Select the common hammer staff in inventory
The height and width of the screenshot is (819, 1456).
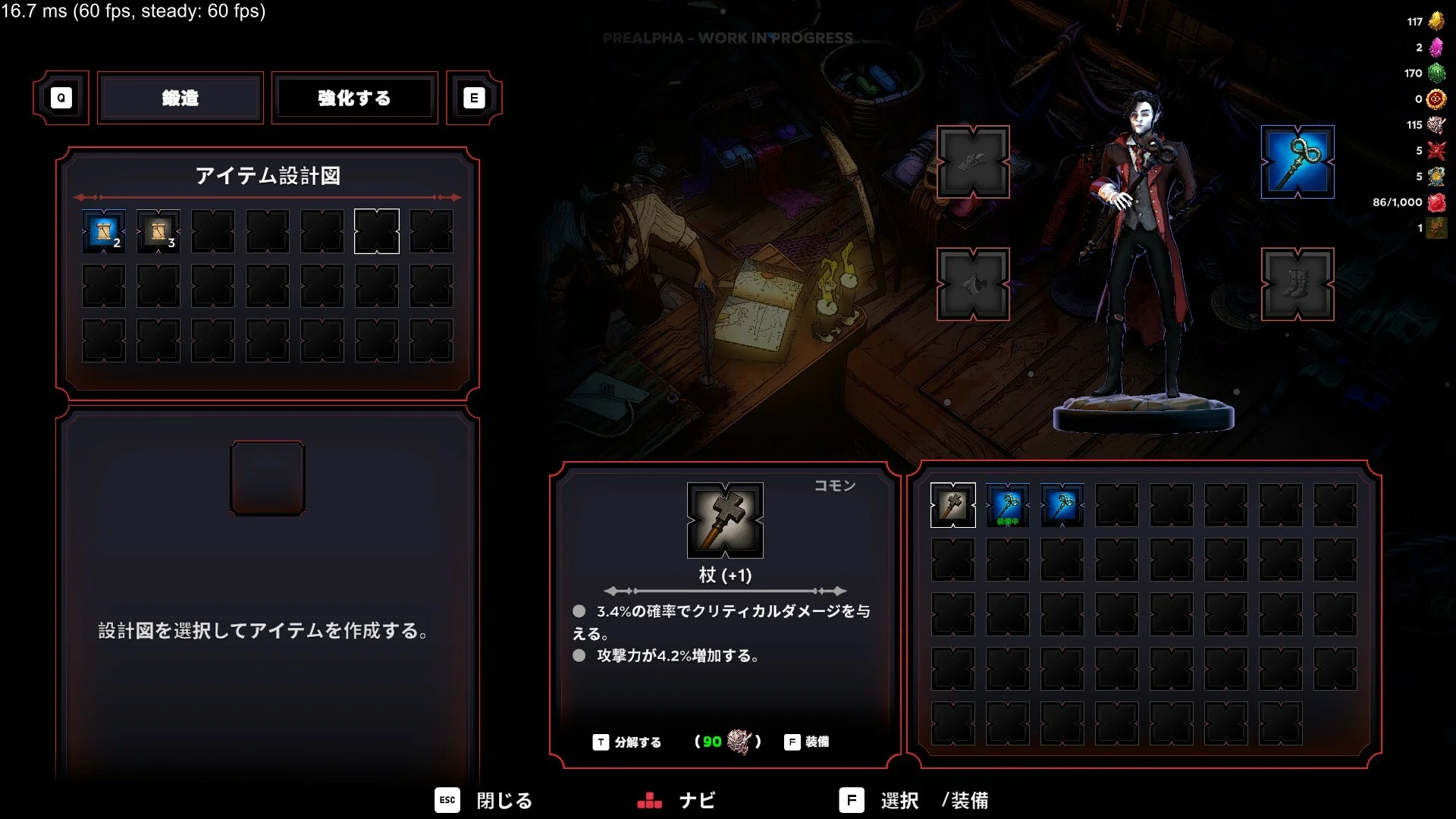click(952, 505)
